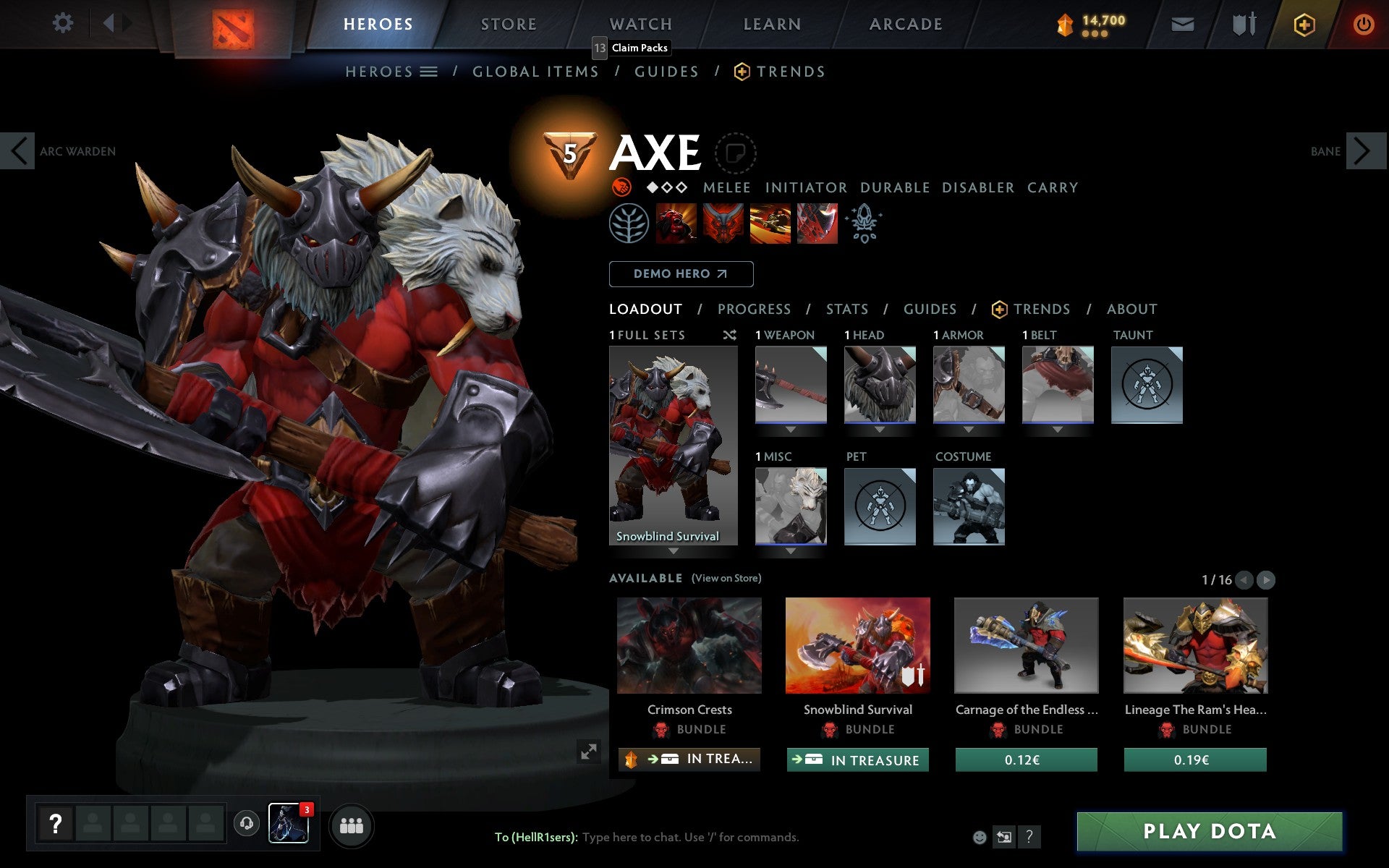Open Axe's talent tree icon
1389x868 pixels.
tap(629, 224)
